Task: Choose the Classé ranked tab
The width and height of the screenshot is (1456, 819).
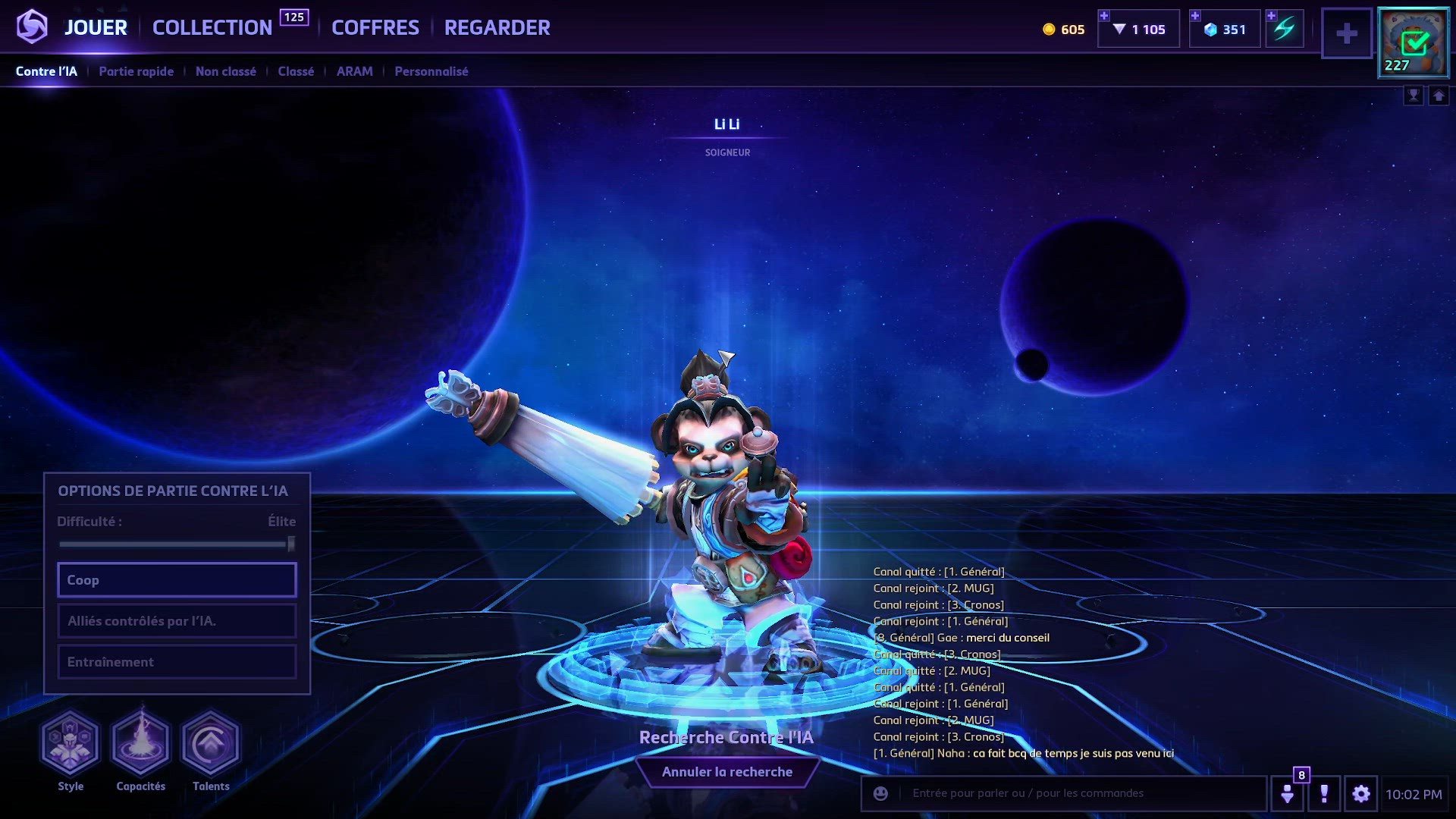Action: [296, 71]
